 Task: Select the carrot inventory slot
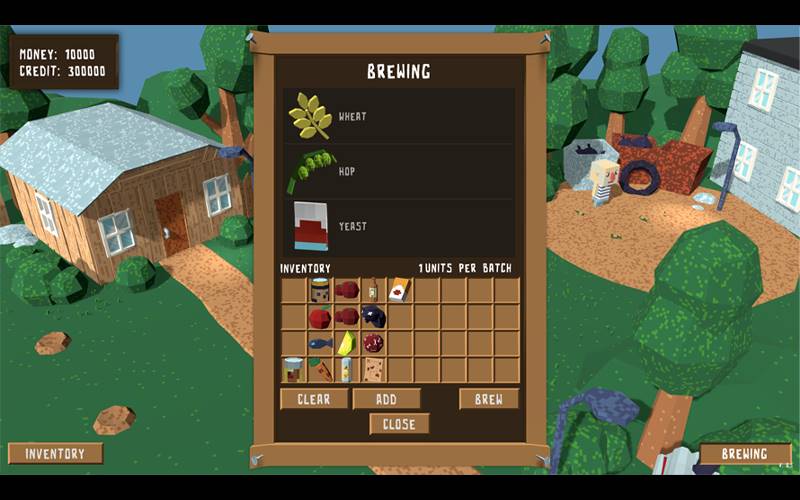(x=320, y=369)
